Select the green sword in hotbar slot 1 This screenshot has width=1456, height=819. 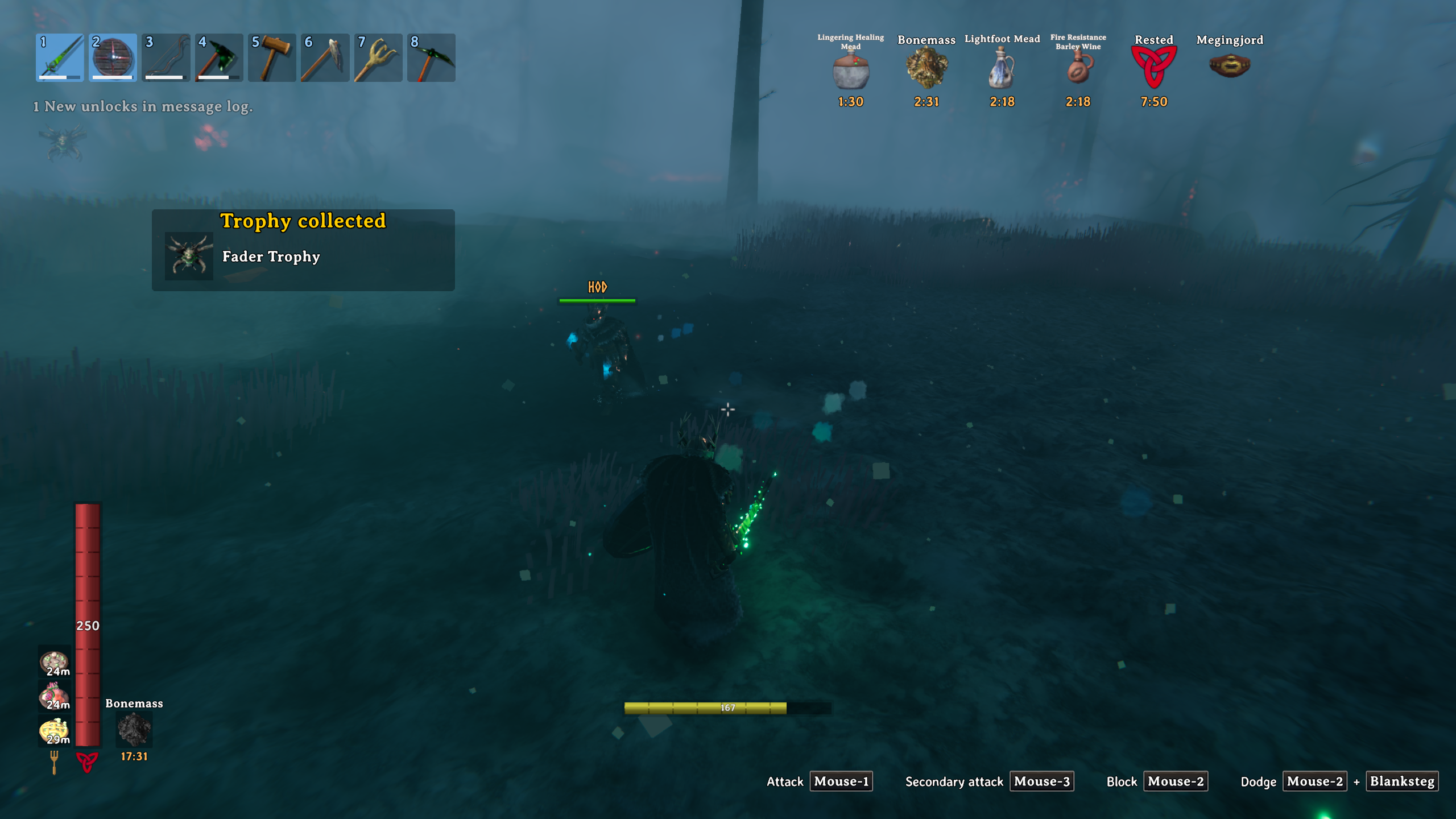point(60,57)
